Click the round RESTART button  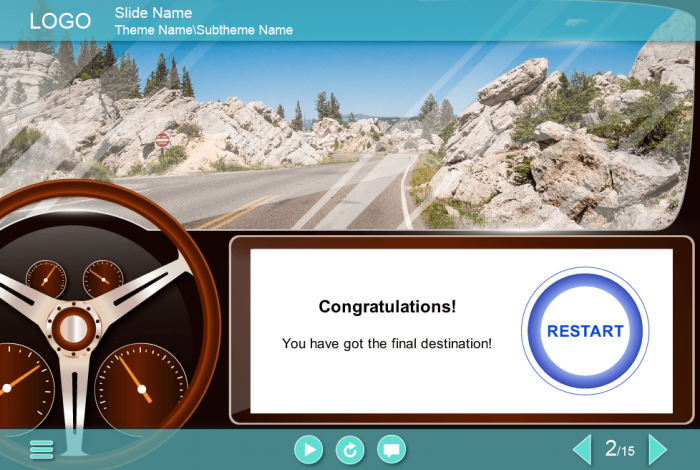tap(585, 331)
